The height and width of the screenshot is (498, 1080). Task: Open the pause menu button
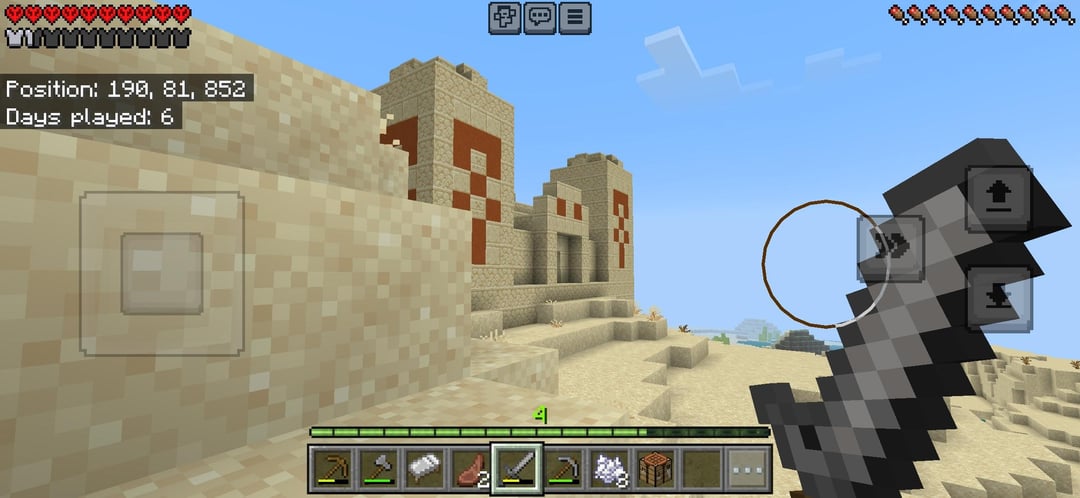[575, 17]
